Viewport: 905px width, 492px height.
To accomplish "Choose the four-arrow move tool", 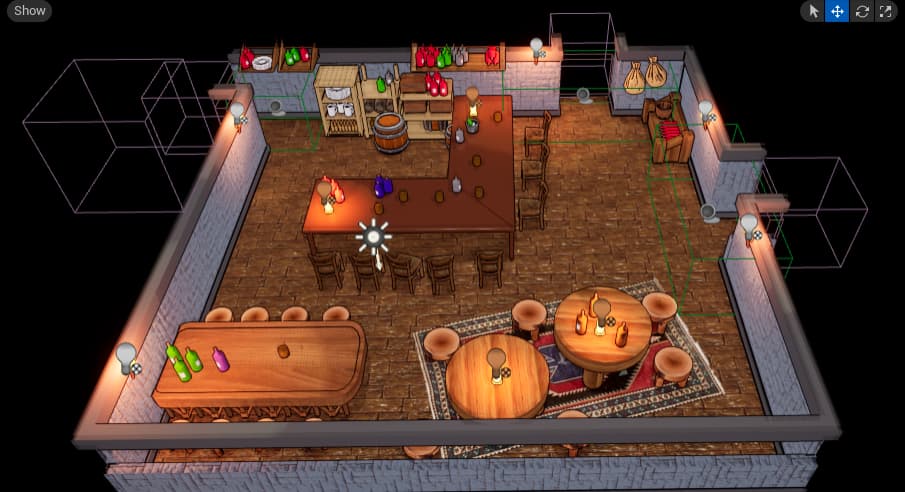I will click(x=837, y=11).
